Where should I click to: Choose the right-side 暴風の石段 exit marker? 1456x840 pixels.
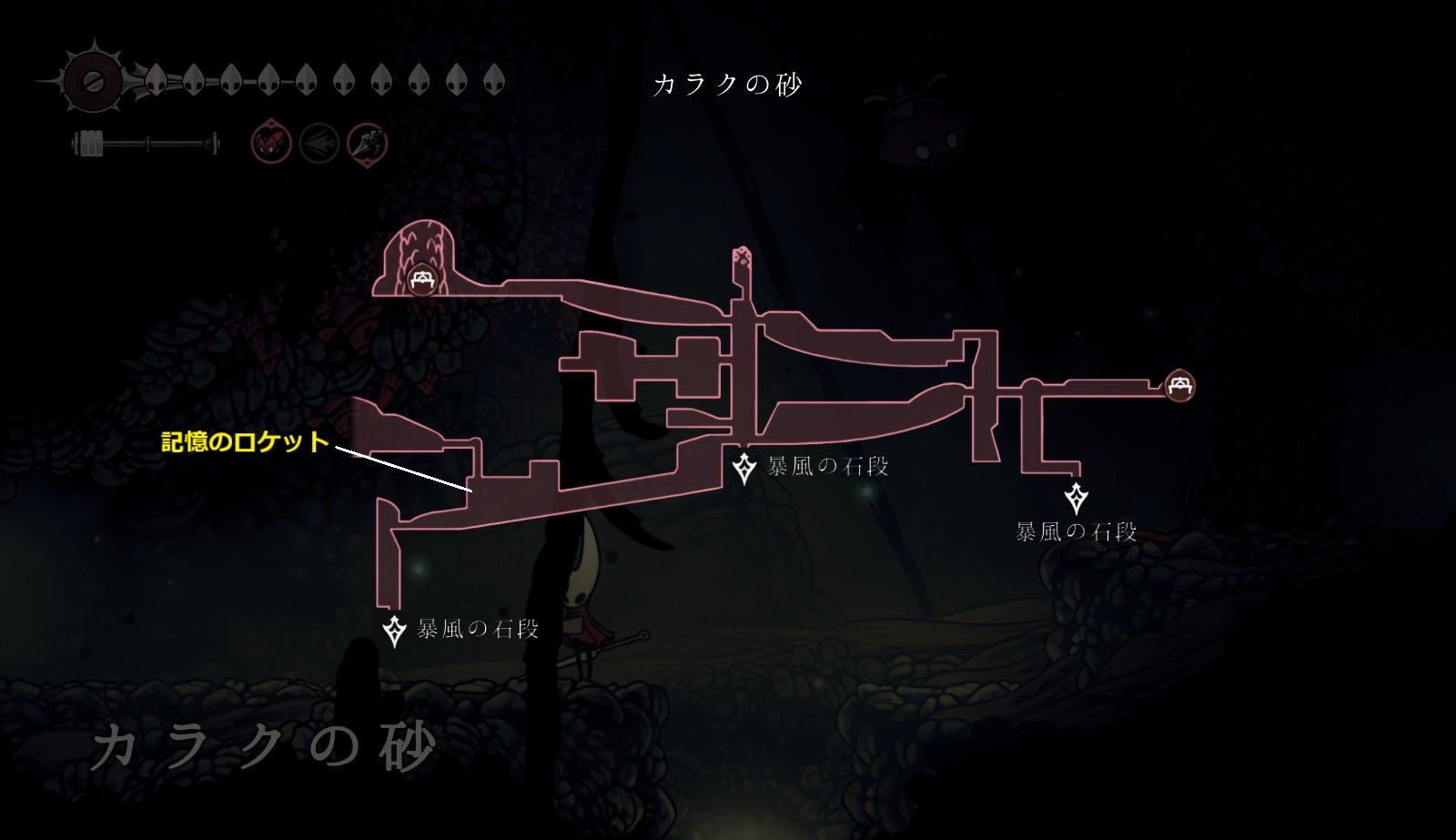[1077, 498]
